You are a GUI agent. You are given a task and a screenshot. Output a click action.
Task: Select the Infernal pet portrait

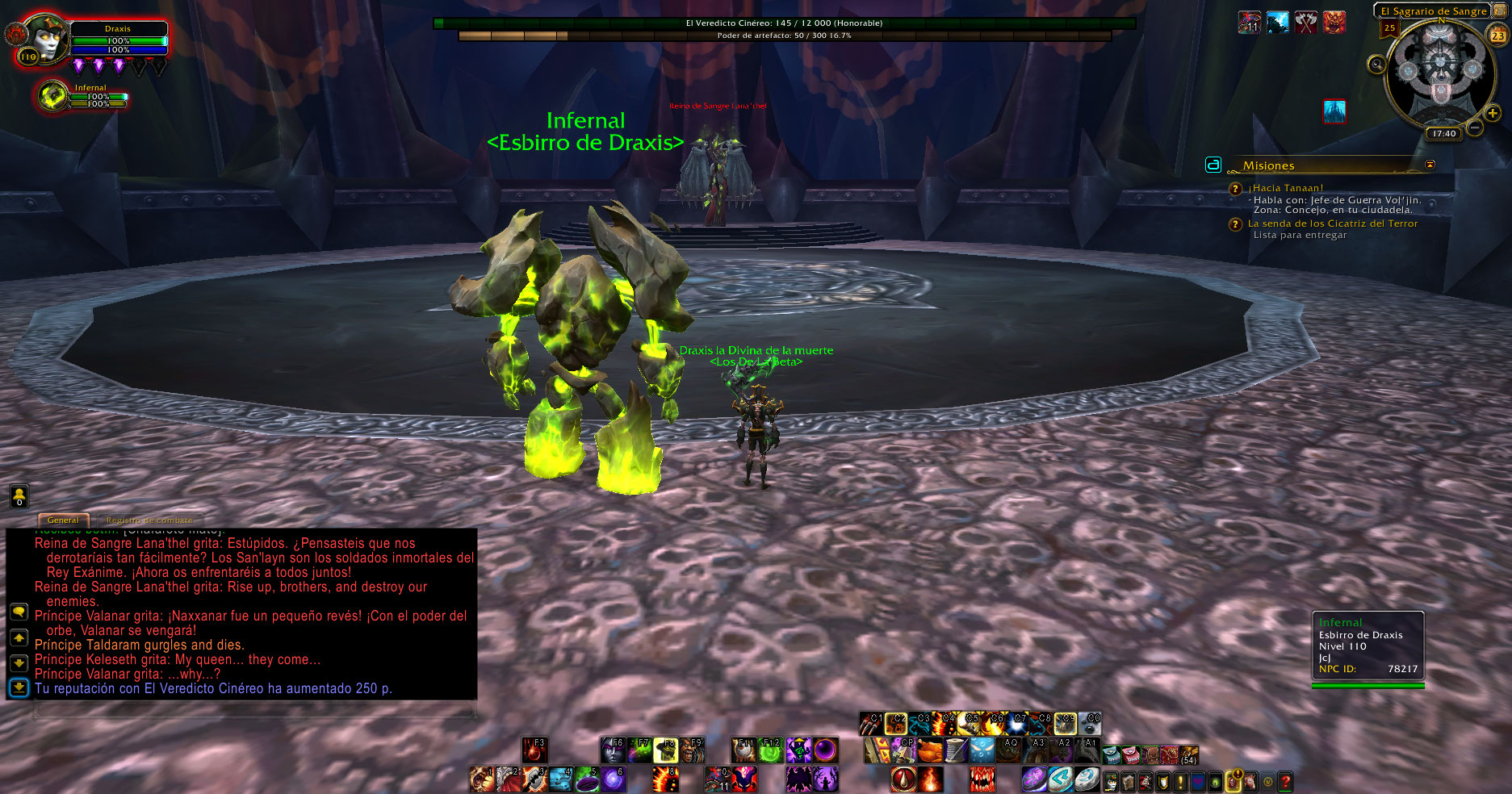pos(54,97)
